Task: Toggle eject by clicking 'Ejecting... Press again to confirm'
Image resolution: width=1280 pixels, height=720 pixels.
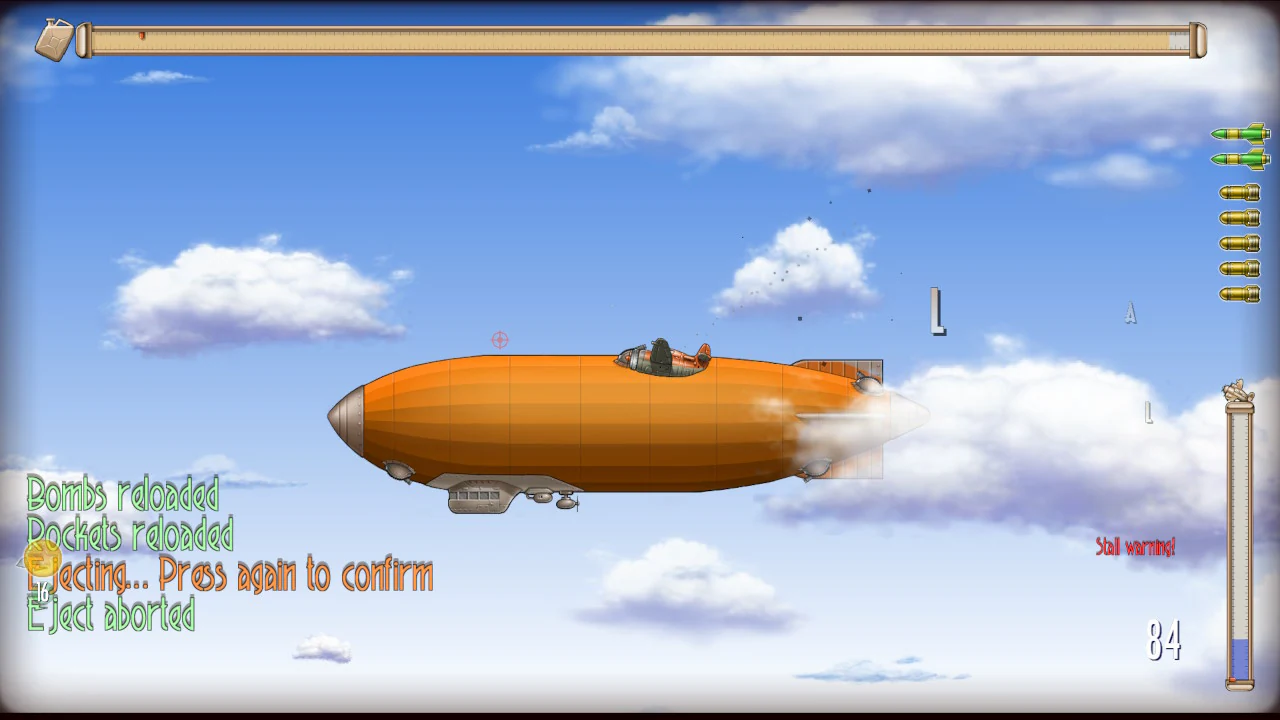Action: click(232, 575)
